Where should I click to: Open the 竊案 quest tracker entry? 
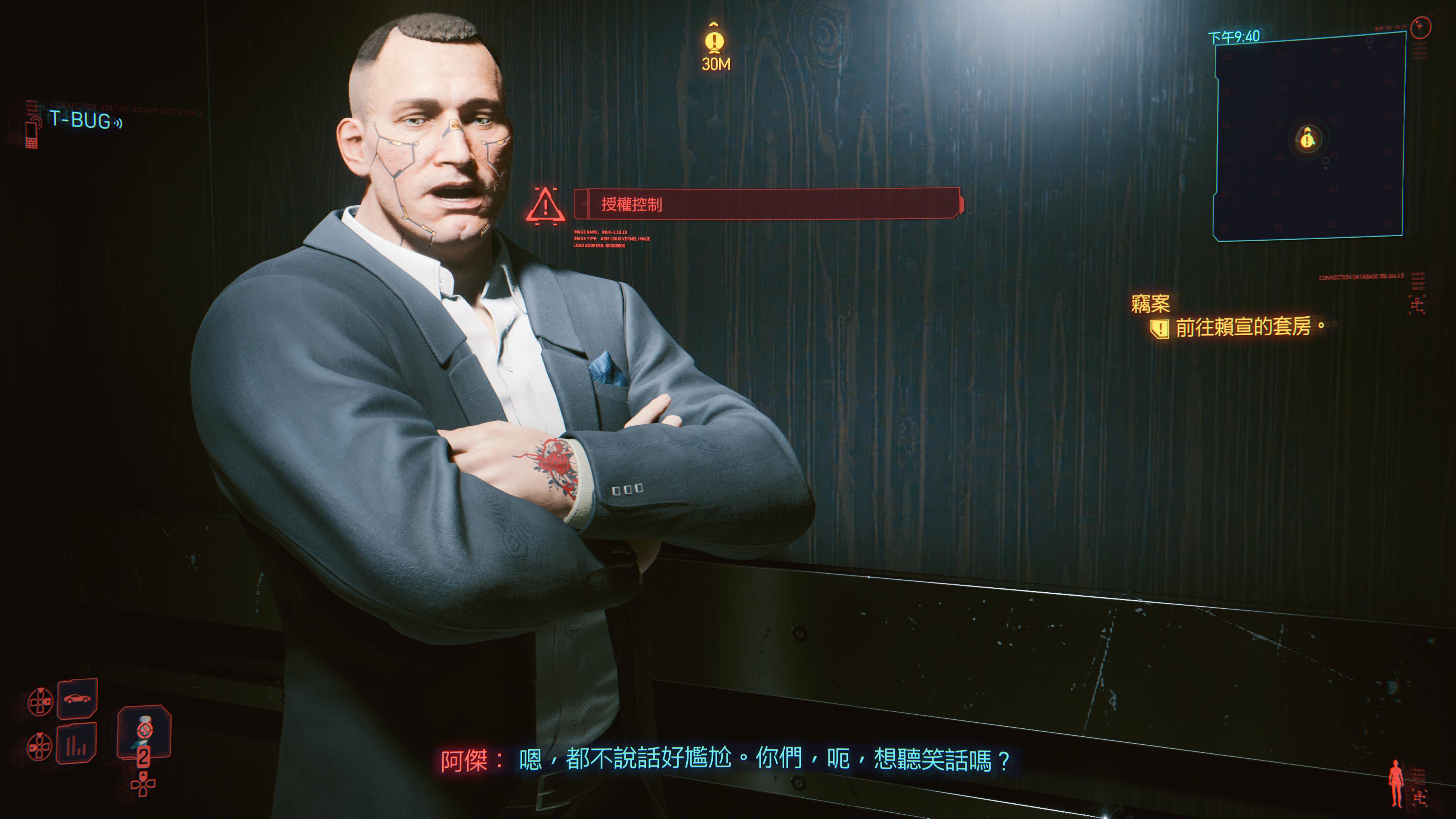(x=1150, y=304)
